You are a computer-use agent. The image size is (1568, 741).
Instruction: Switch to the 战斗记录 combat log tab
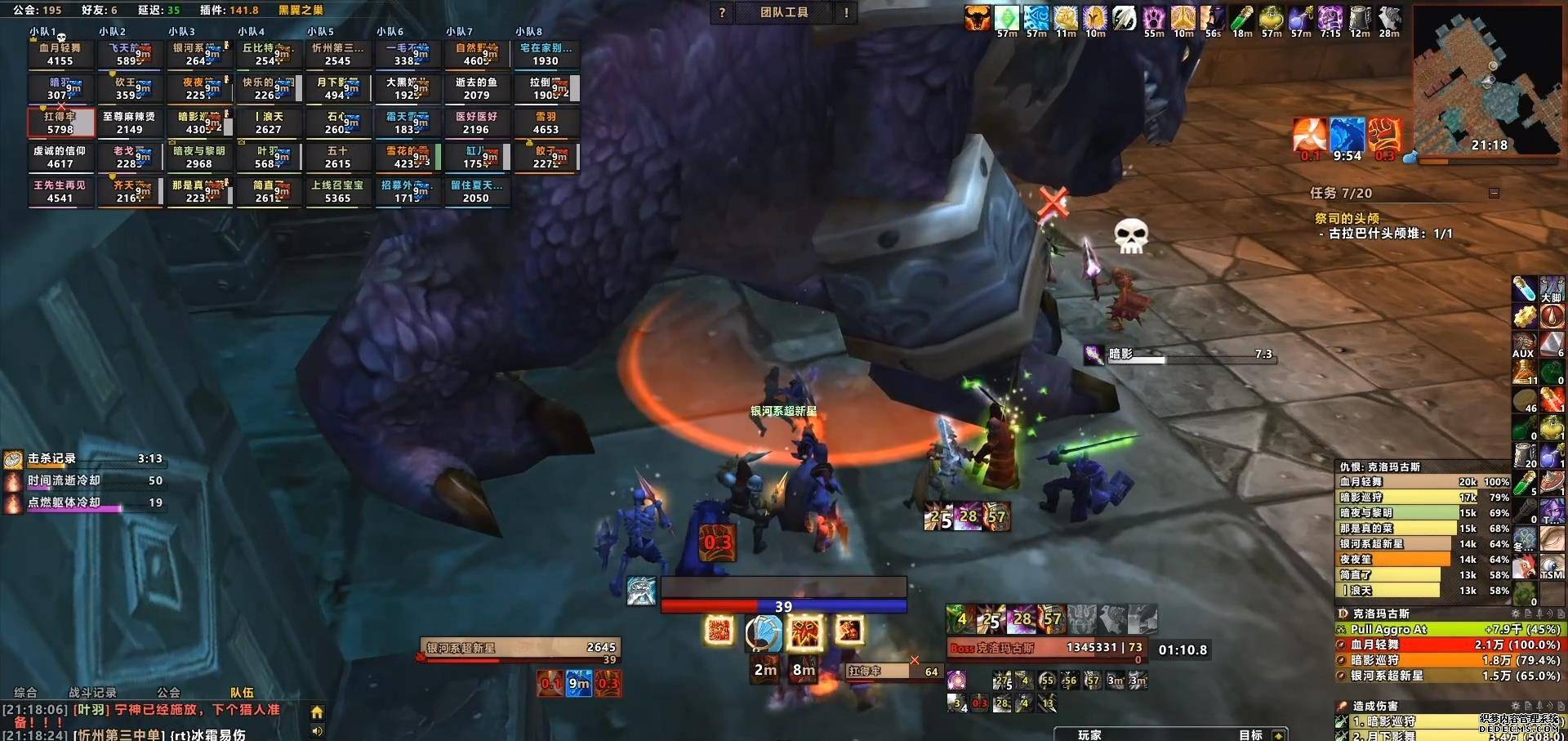coord(92,692)
